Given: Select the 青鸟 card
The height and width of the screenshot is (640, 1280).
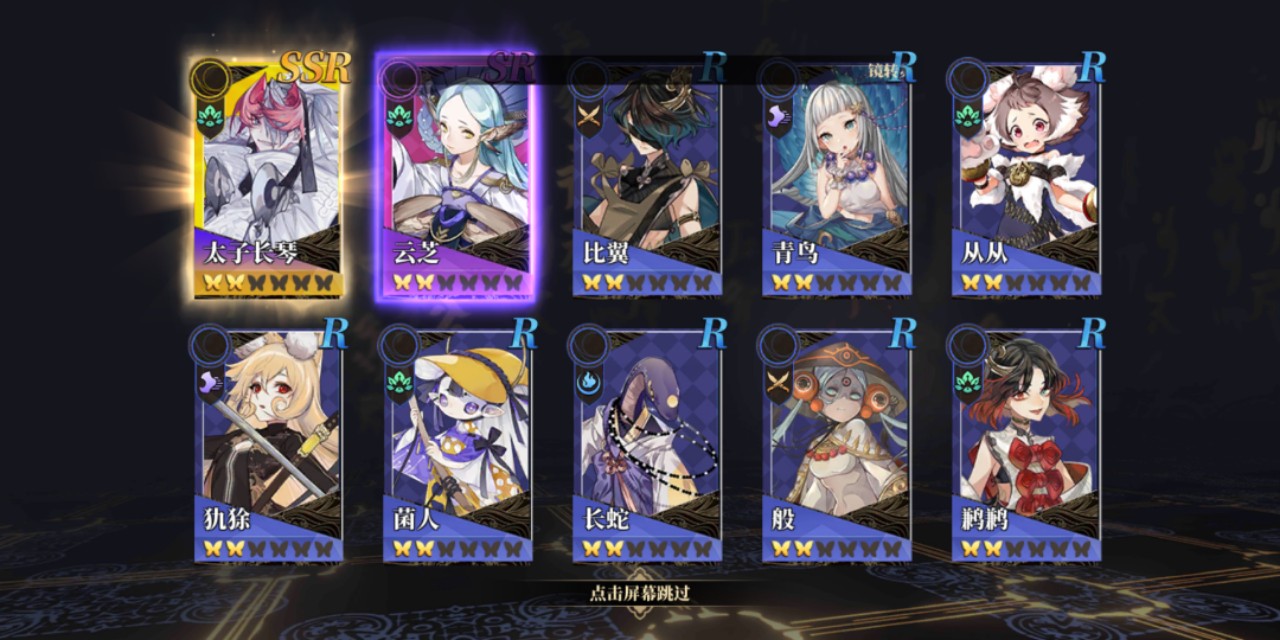Looking at the screenshot, I should (x=836, y=177).
